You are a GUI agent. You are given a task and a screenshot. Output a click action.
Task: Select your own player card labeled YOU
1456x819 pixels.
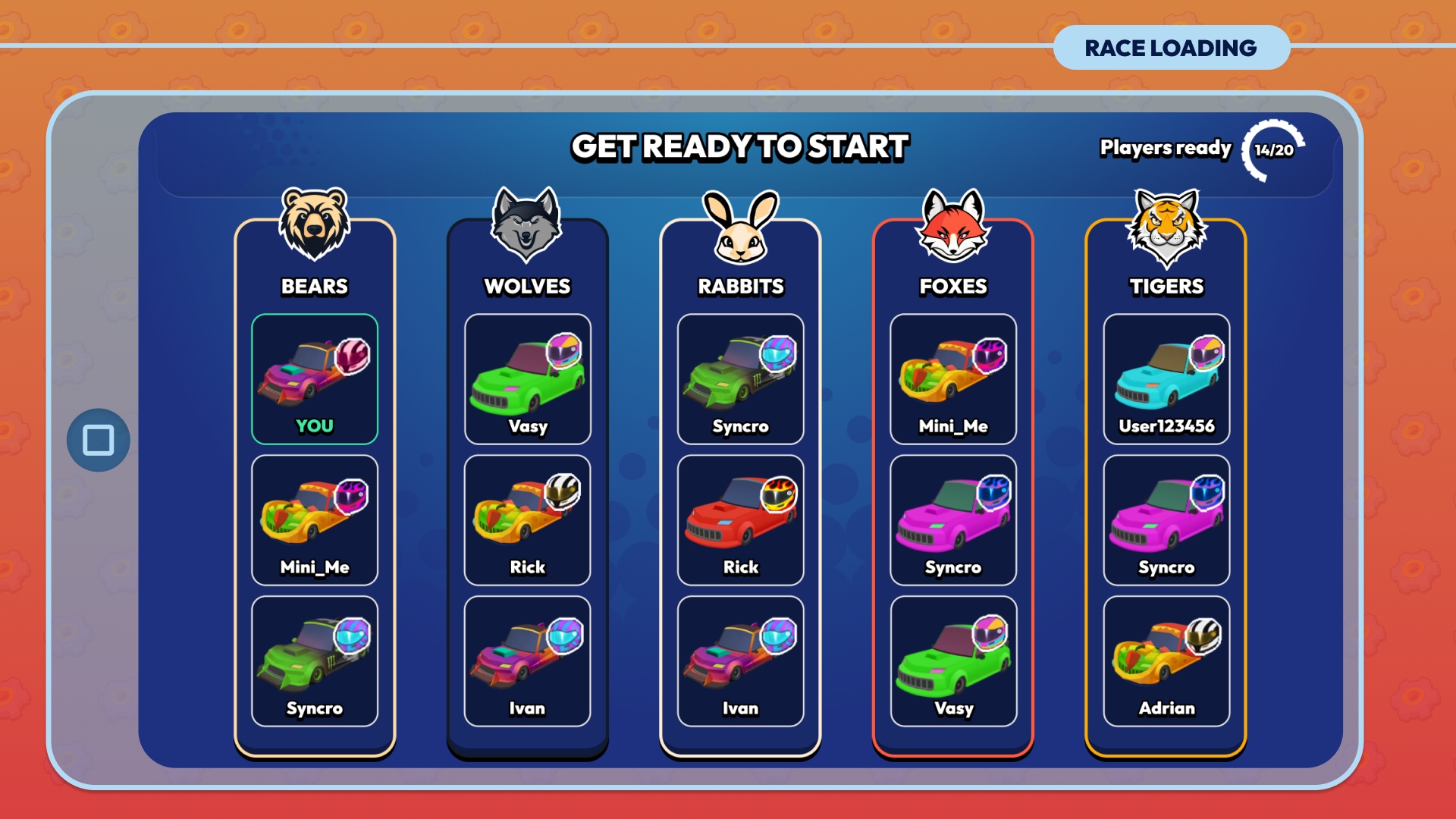click(315, 379)
